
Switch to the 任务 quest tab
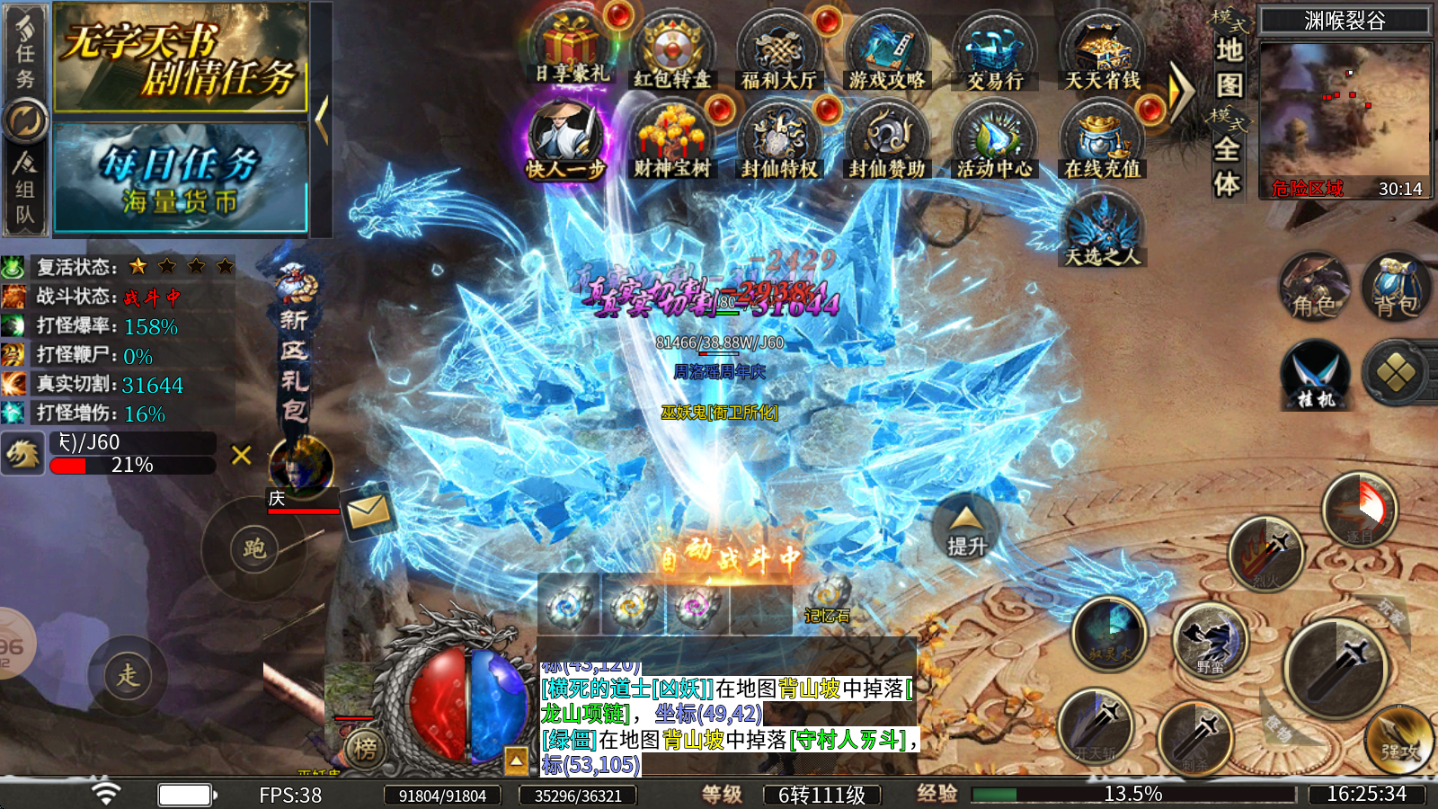click(24, 55)
